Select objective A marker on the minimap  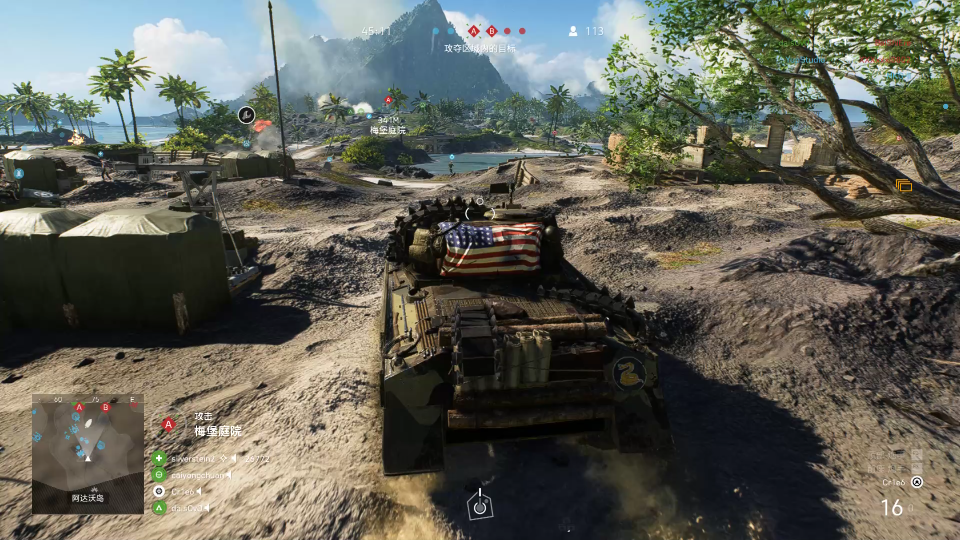[78, 407]
